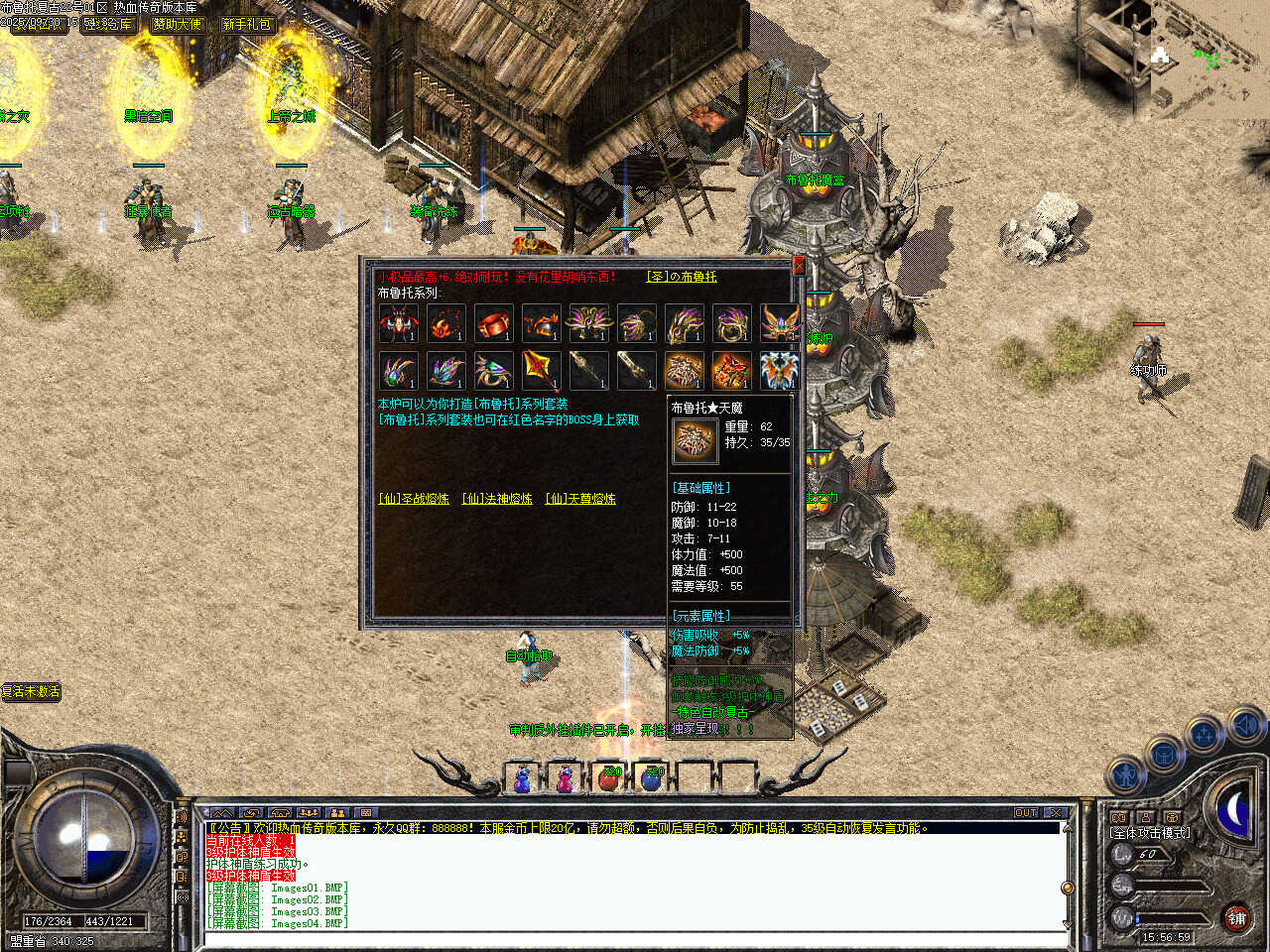Open the 赞助大使 sponsor button
This screenshot has width=1270, height=952.
click(x=178, y=24)
